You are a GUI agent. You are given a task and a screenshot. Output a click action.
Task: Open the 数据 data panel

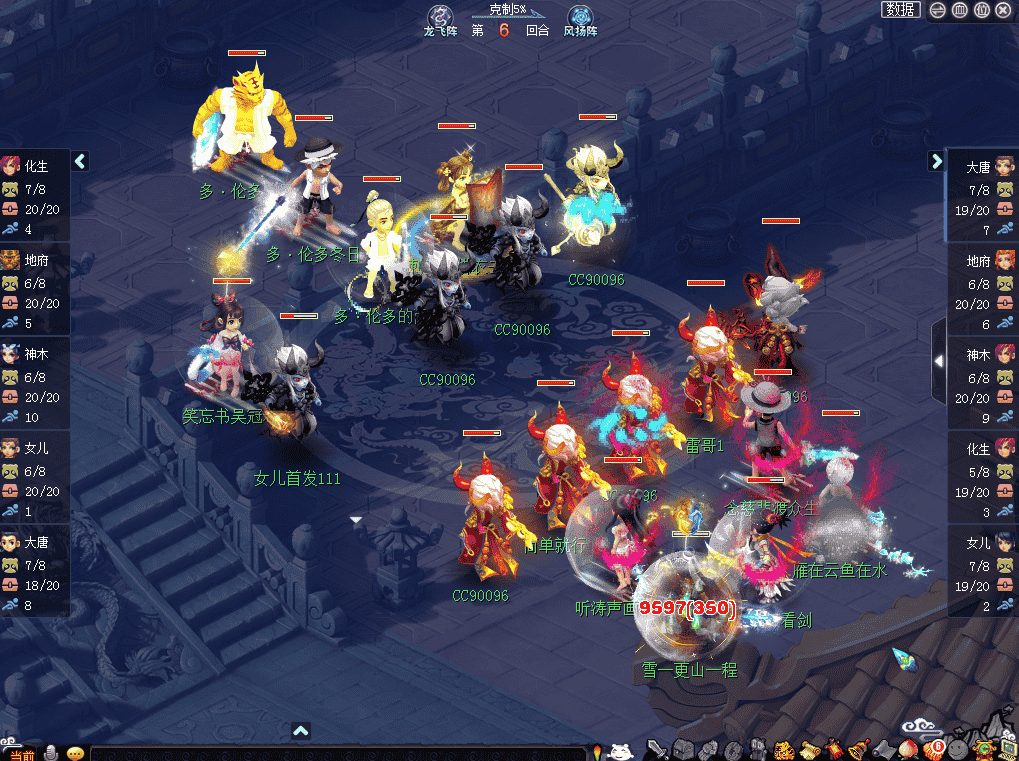[x=900, y=10]
